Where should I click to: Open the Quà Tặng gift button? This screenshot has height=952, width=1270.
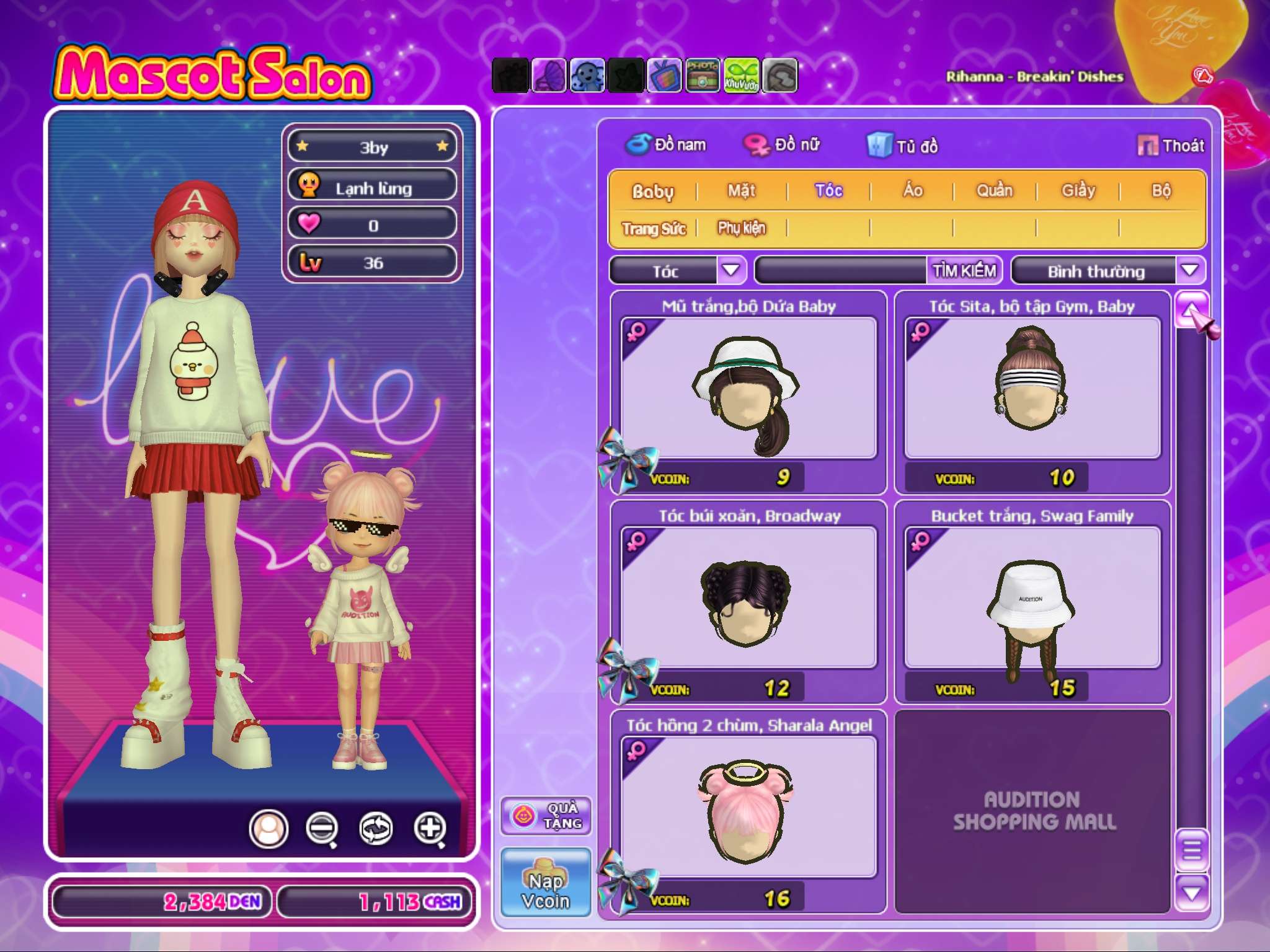pyautogui.click(x=546, y=816)
